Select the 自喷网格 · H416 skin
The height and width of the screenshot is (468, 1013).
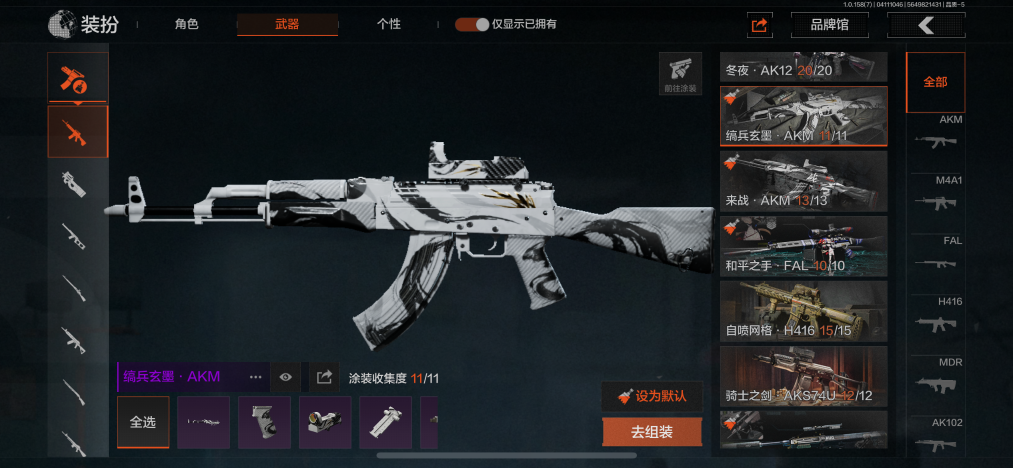point(804,311)
